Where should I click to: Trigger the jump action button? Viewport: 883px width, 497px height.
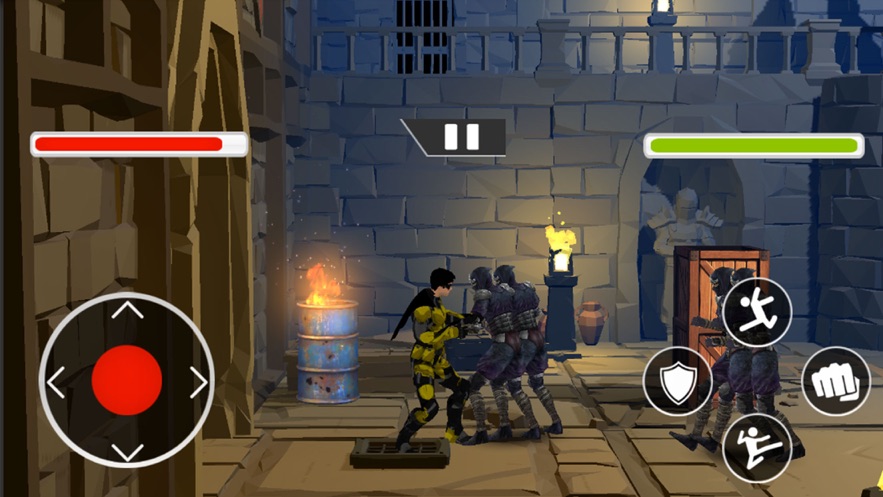pyautogui.click(x=757, y=312)
